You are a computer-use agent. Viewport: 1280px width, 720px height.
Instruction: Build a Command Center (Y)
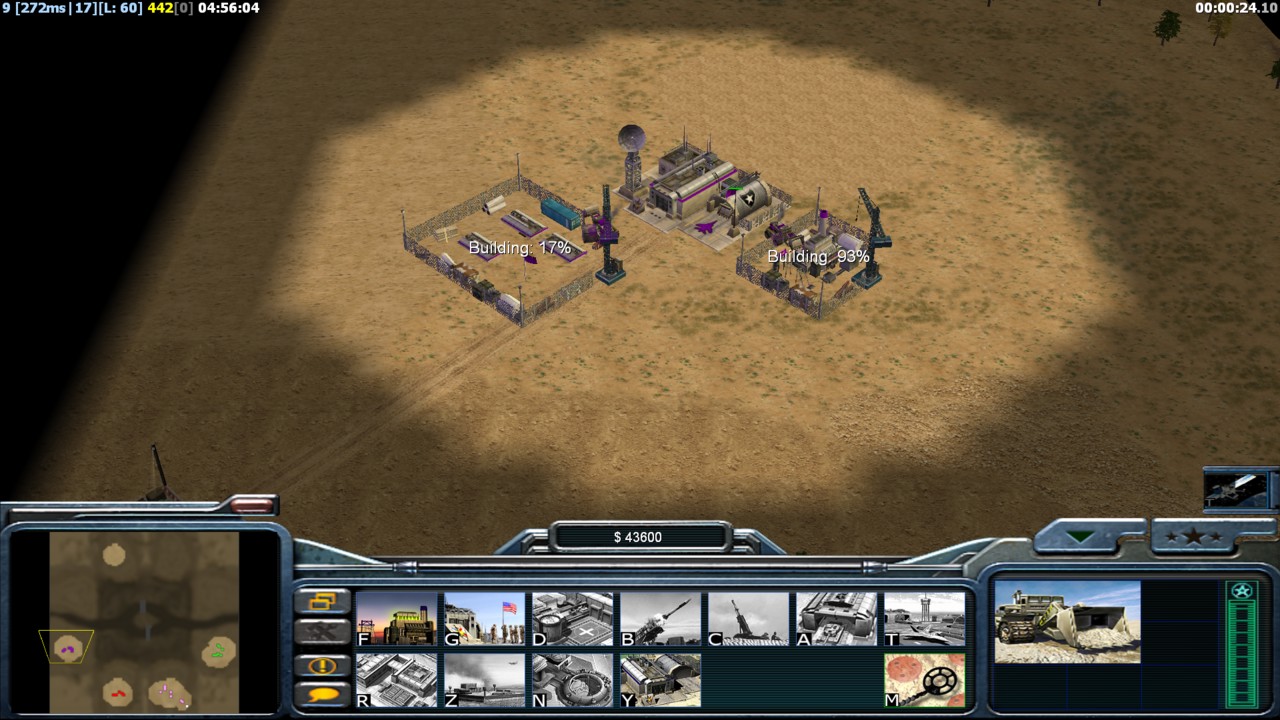point(661,680)
